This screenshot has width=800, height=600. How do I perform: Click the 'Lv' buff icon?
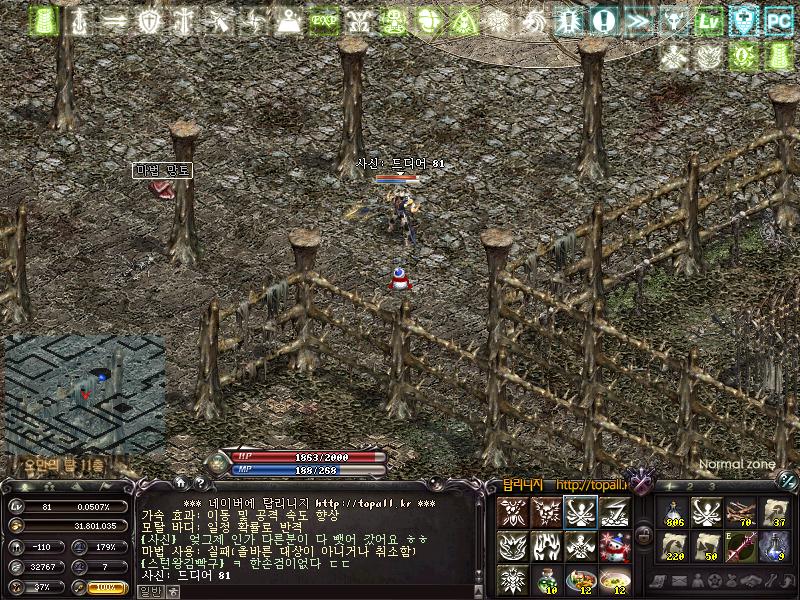[x=709, y=19]
